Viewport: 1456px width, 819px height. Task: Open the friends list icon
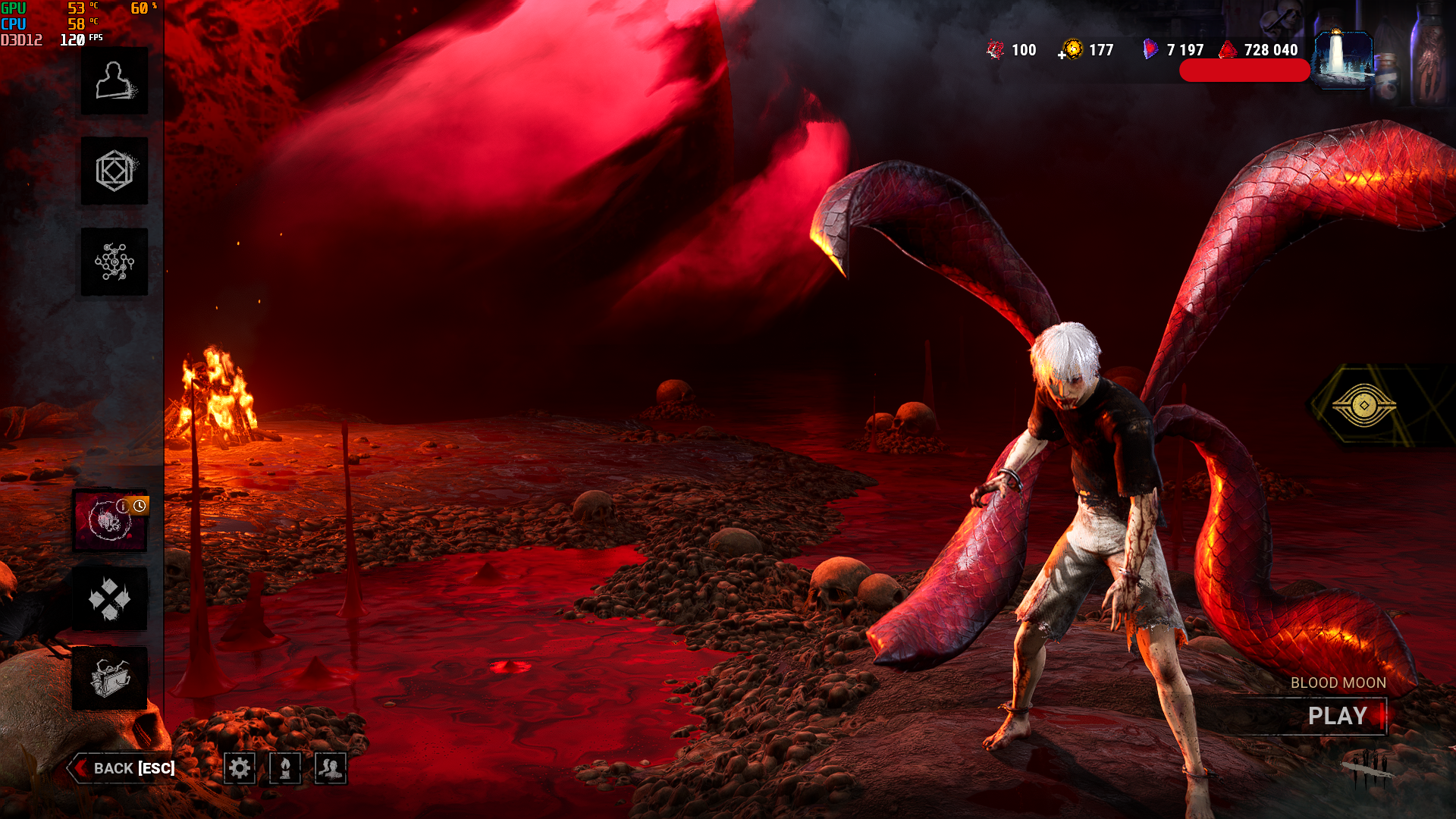331,768
